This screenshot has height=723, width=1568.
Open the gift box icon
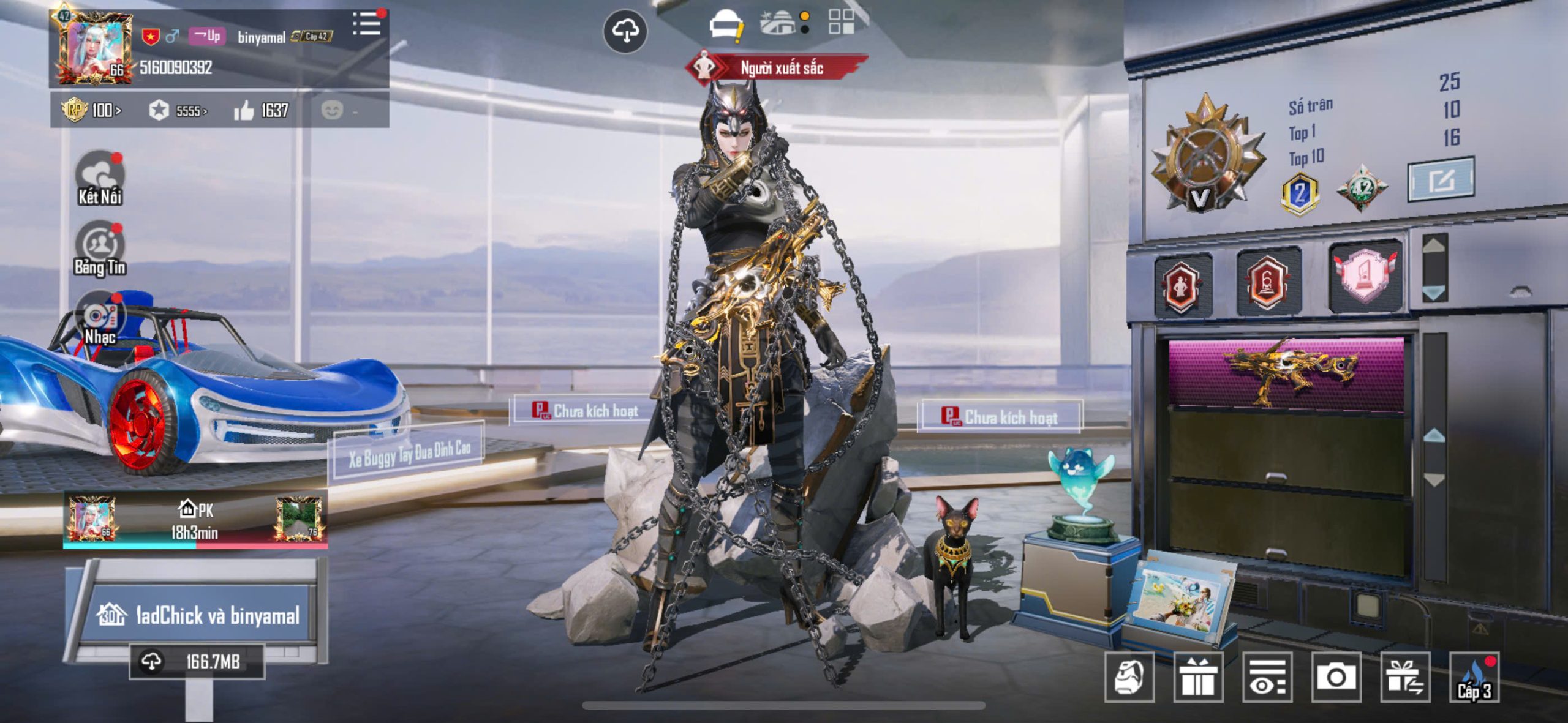(x=1198, y=677)
